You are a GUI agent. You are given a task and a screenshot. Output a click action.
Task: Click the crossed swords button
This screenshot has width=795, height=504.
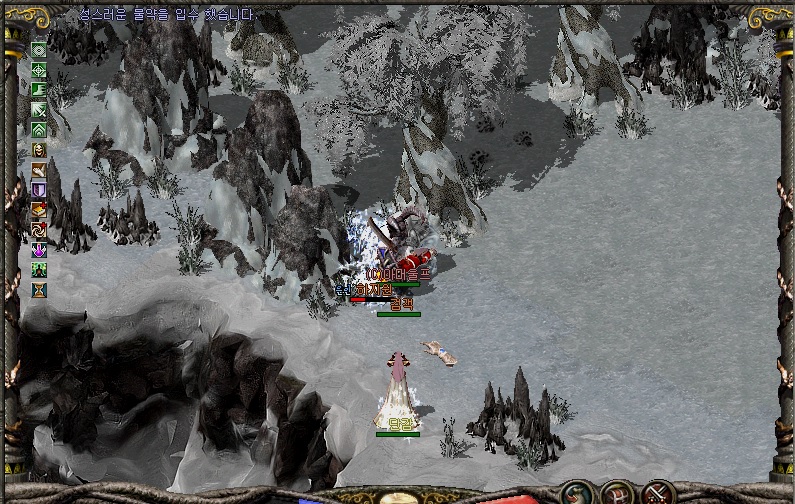[657, 493]
